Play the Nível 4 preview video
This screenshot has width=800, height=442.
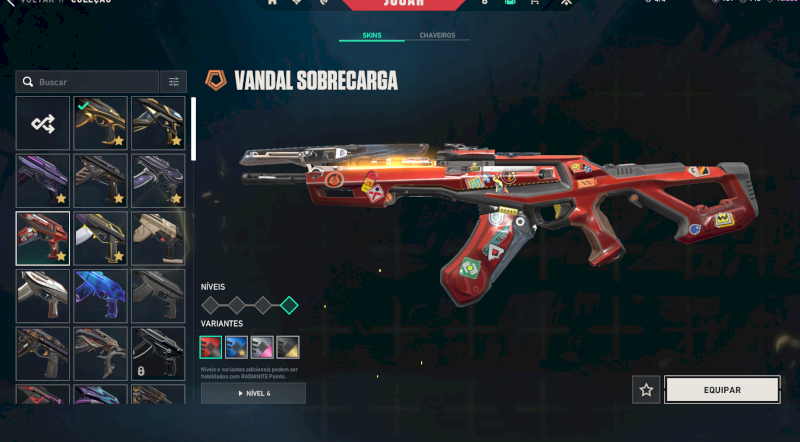pos(253,393)
